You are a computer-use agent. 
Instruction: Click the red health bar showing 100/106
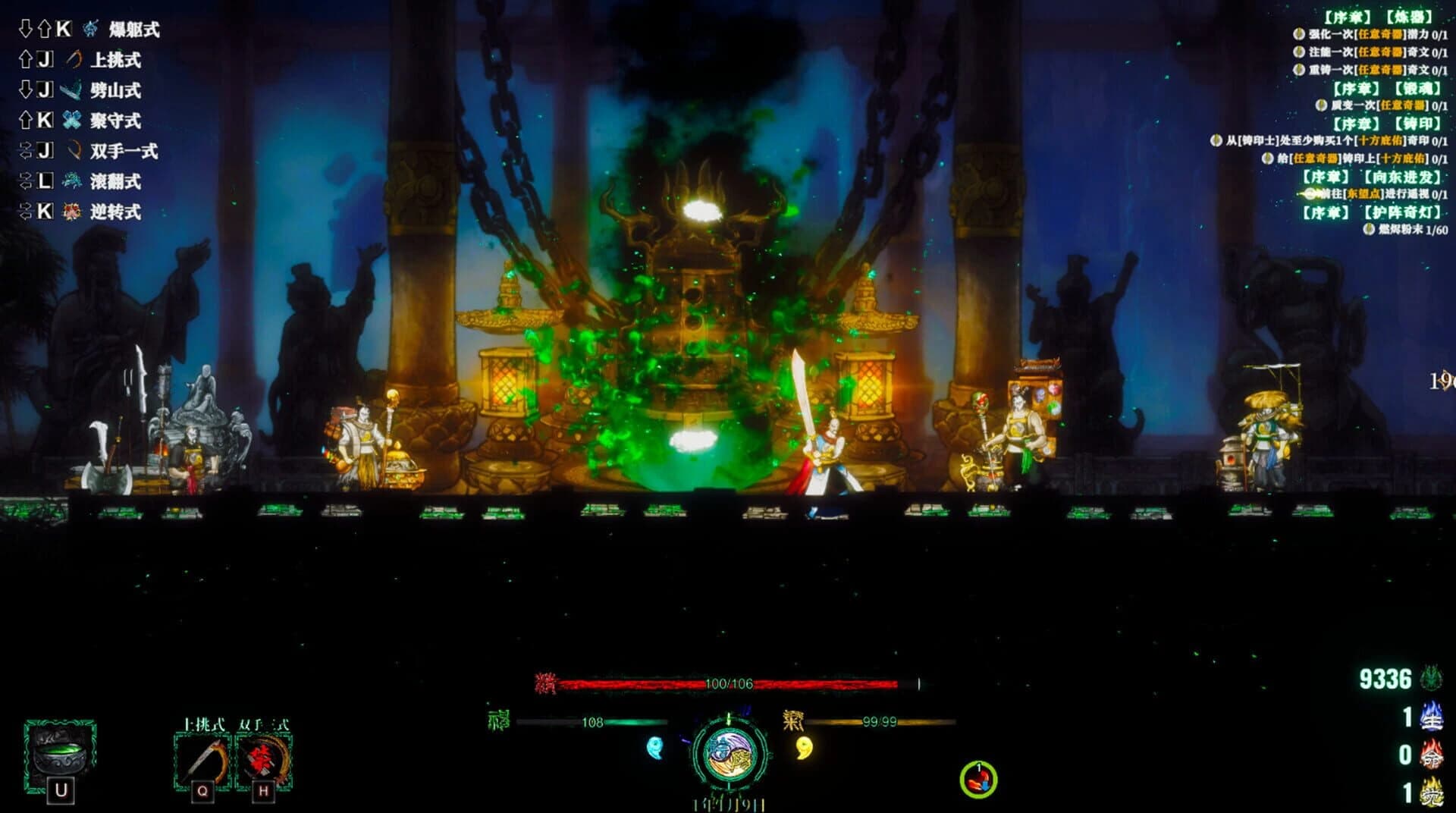[728, 684]
